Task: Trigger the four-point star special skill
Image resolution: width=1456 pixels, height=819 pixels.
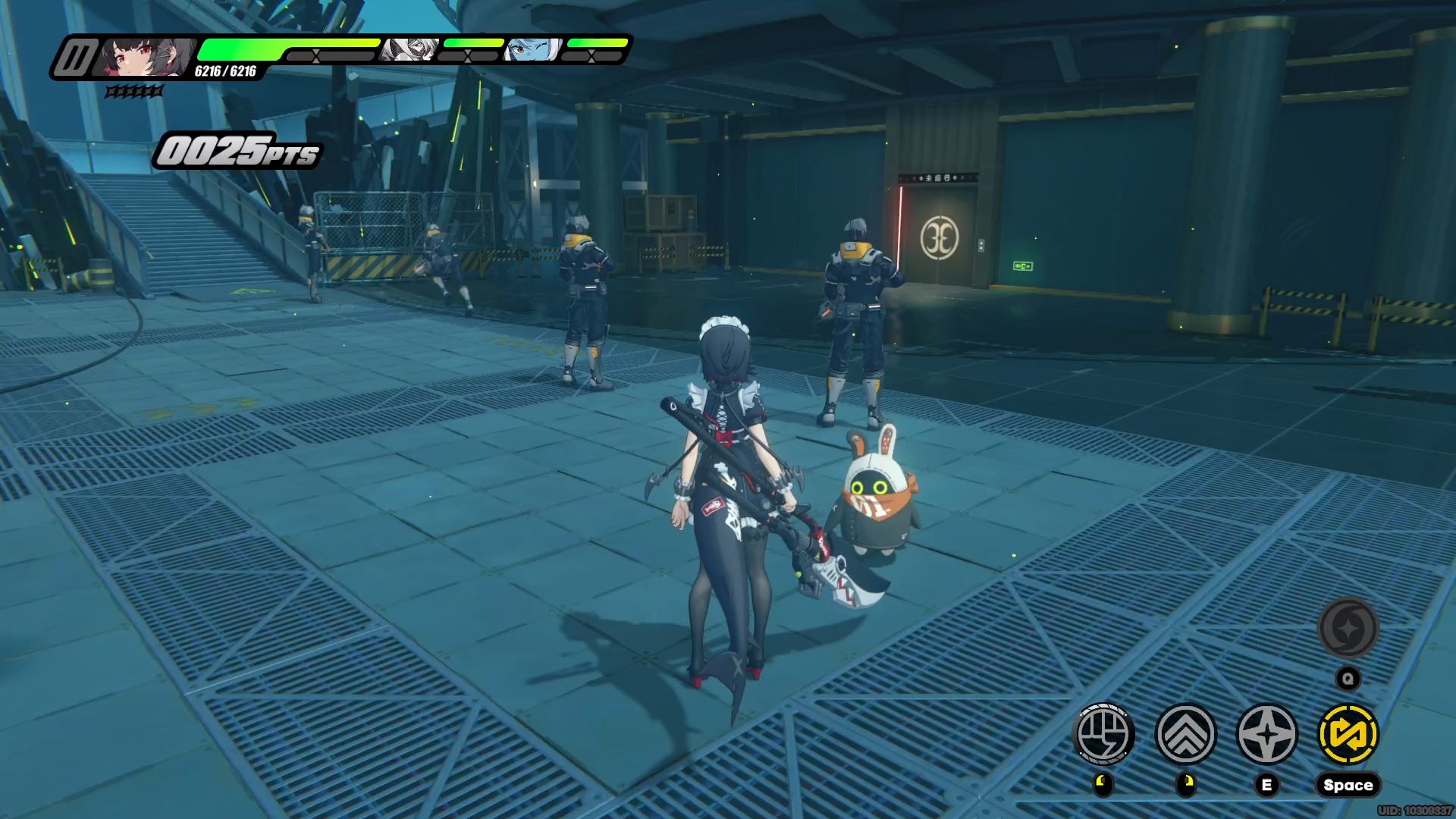Action: pyautogui.click(x=1267, y=734)
